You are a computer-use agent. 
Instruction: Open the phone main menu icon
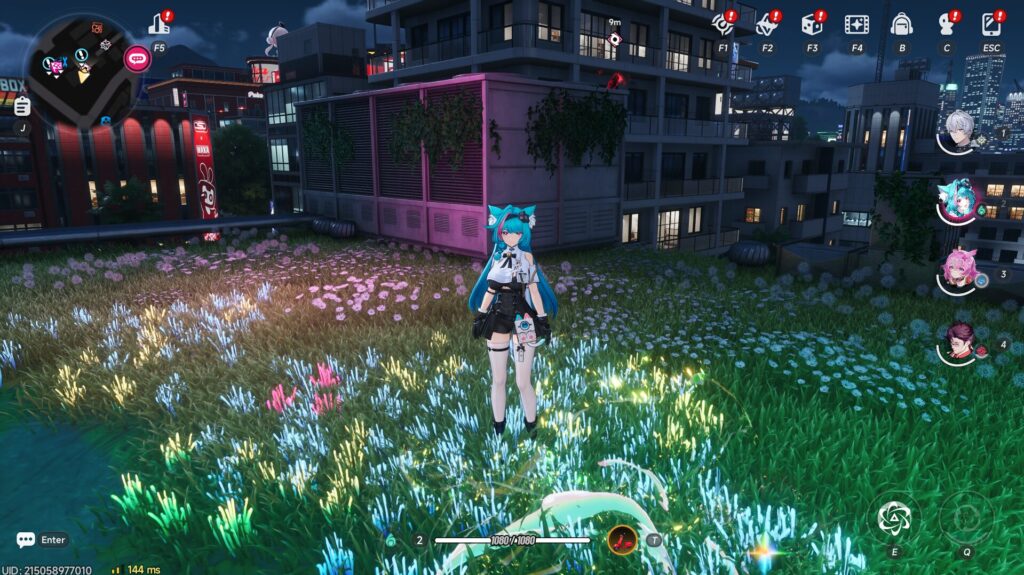tap(991, 24)
